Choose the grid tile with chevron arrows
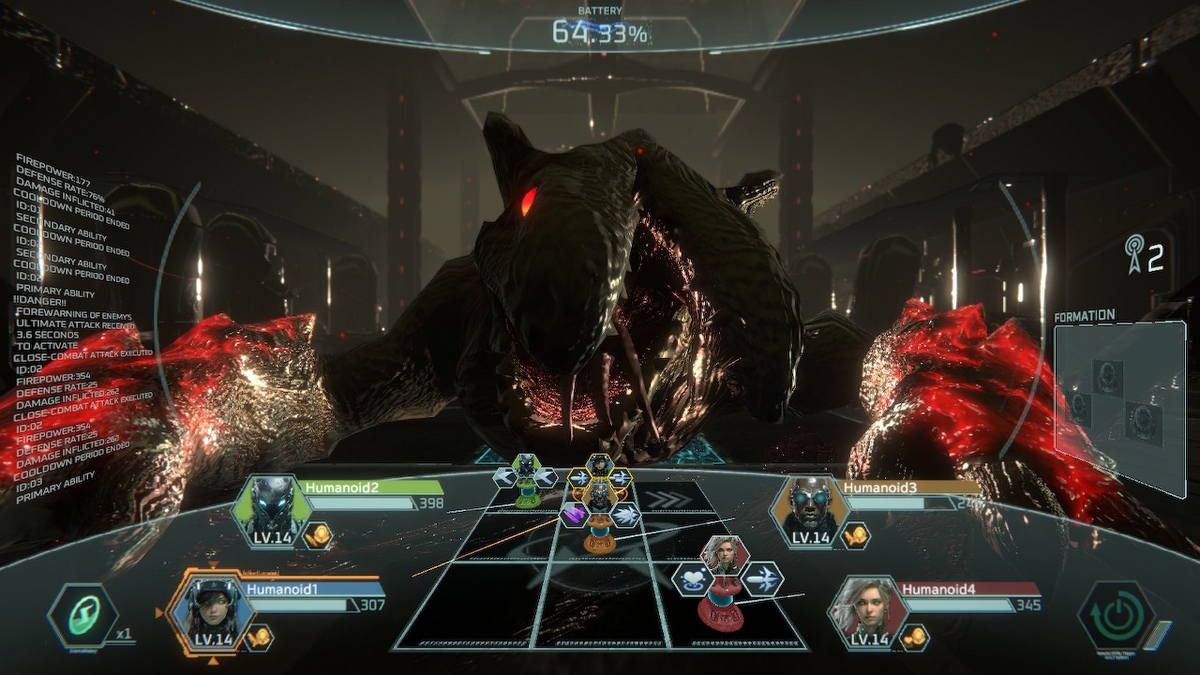Screen dimensions: 1200x675 click(x=665, y=497)
